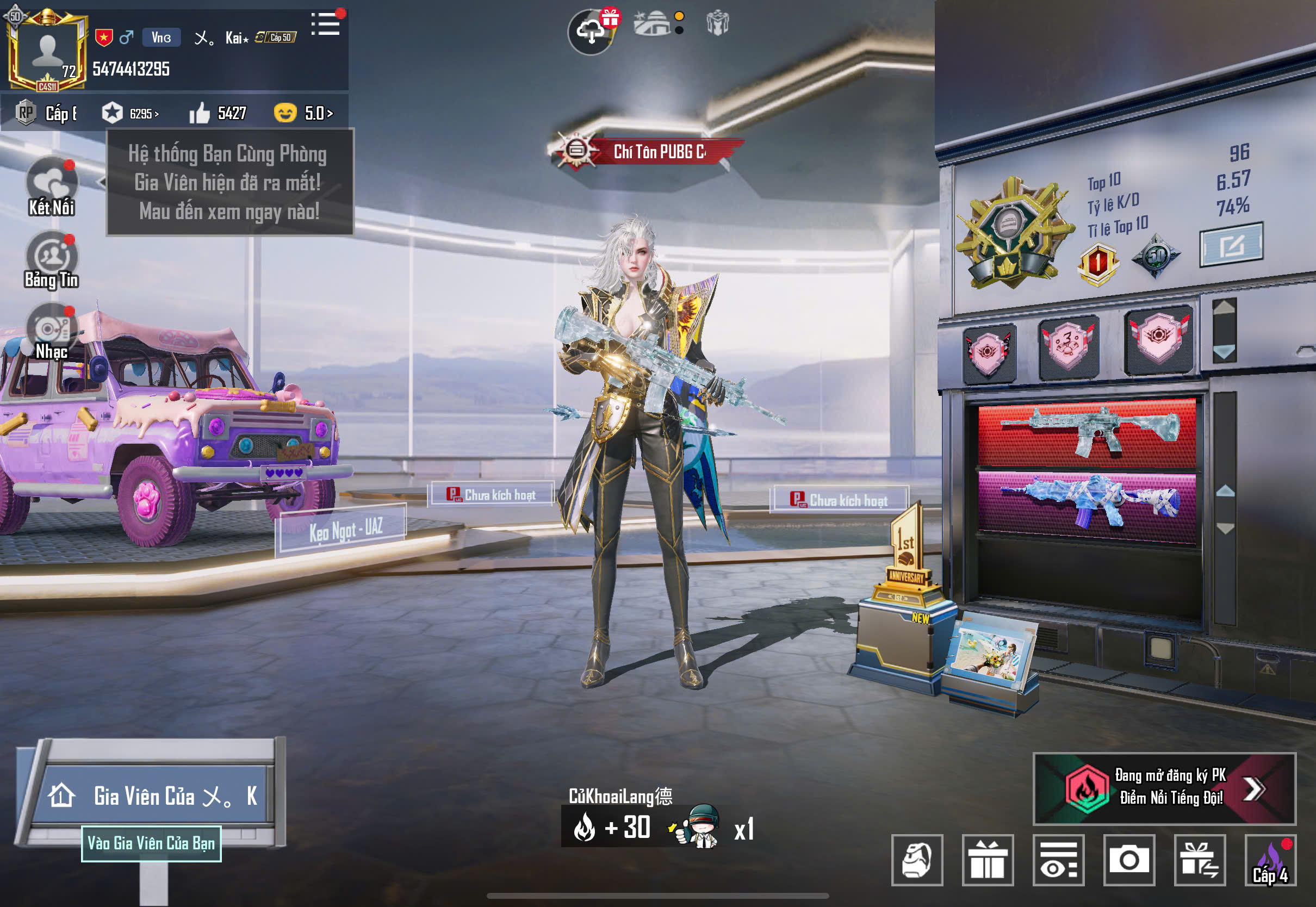Viewport: 1316px width, 907px height.
Task: Take a photo with camera button
Action: point(1129,860)
